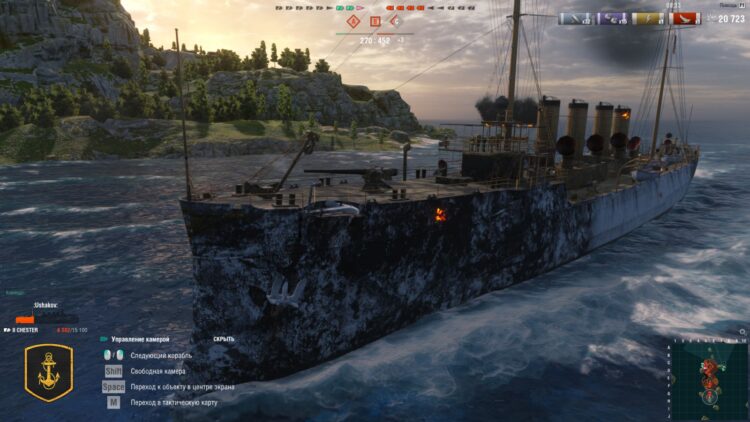
Task: Select the yellow anchor emblem badge
Action: pos(48,372)
